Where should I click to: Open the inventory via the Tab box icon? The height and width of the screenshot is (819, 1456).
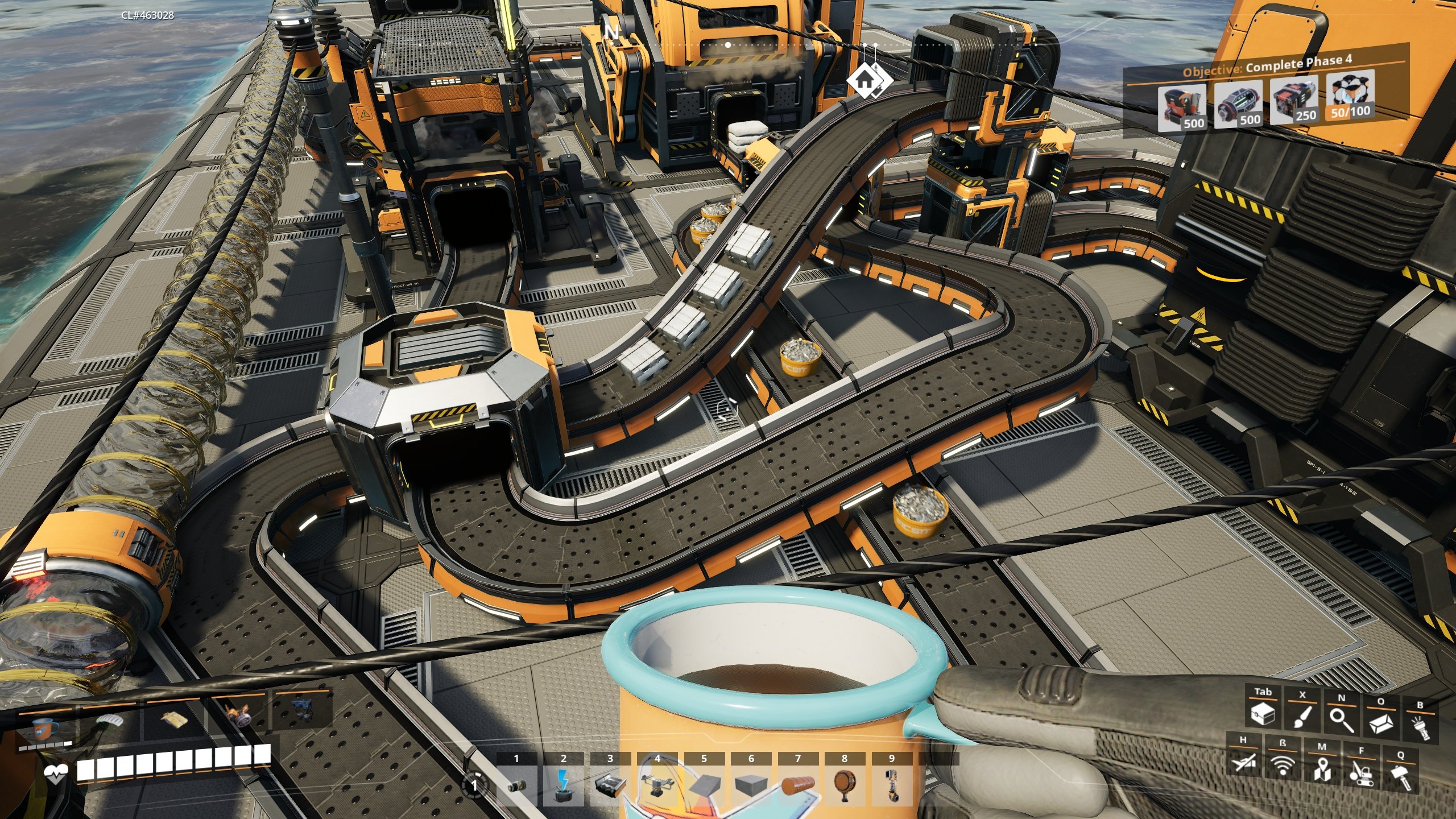coord(1263,715)
